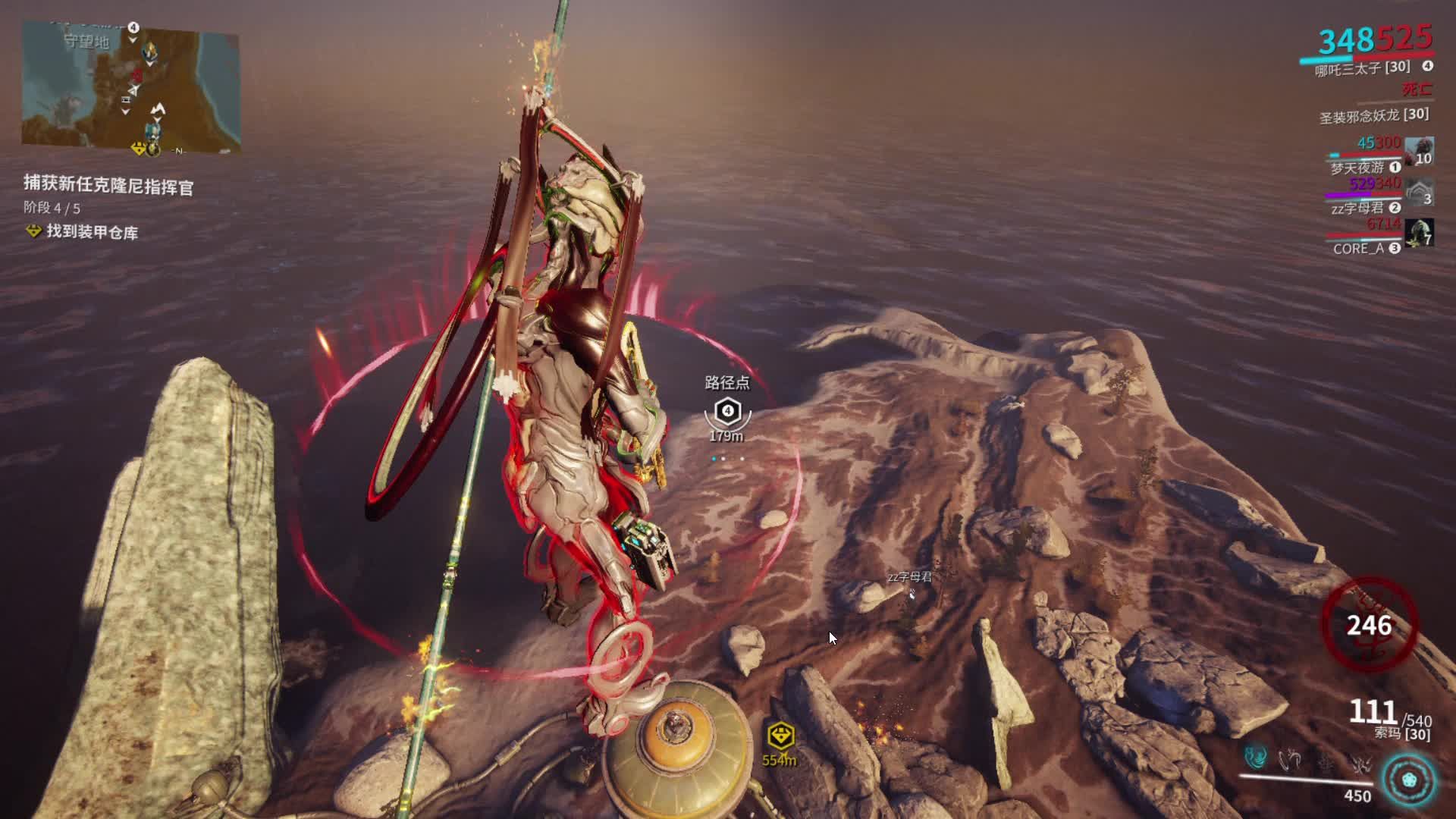The height and width of the screenshot is (819, 1456).
Task: Select the 路径点 waypoint marker numbered 4
Action: click(x=727, y=412)
